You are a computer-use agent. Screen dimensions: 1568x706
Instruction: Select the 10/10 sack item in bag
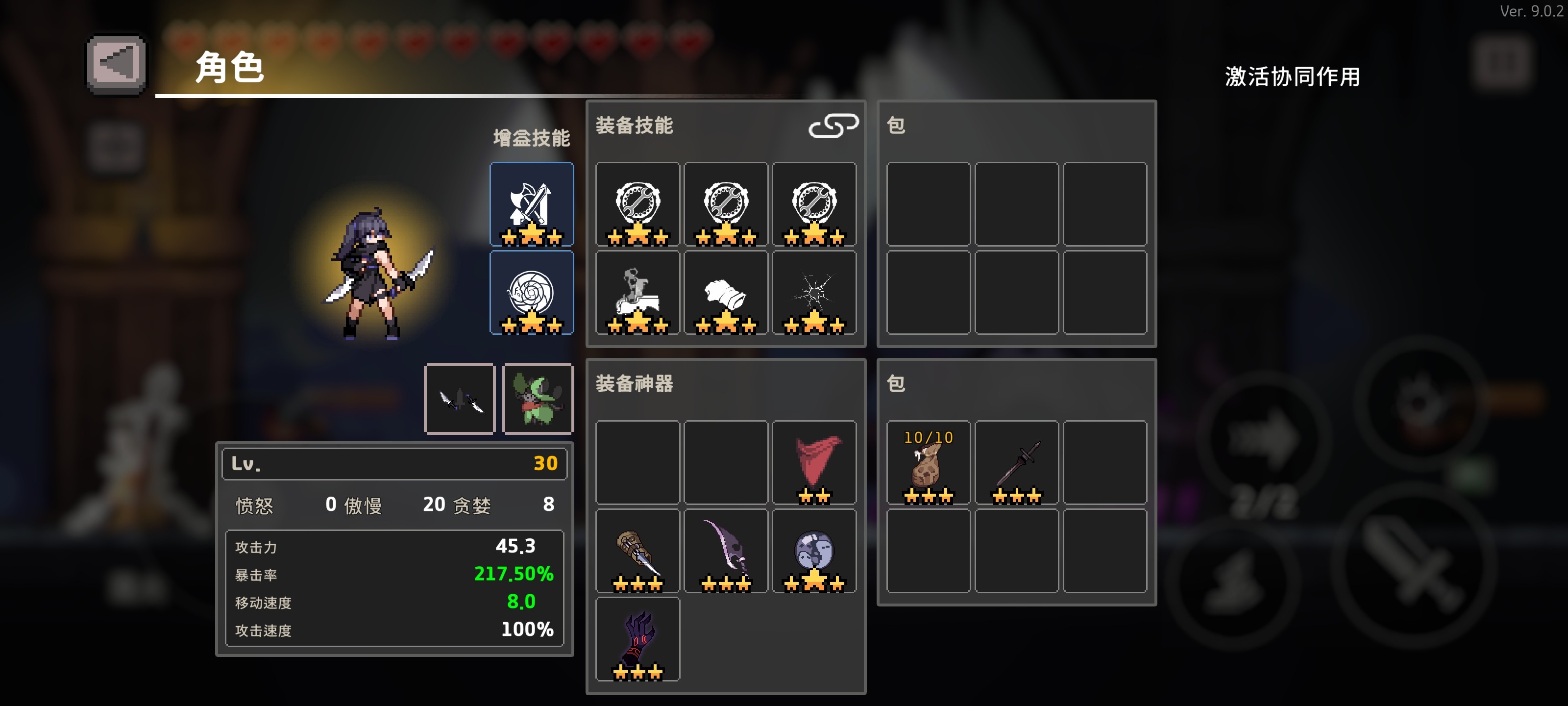point(928,462)
